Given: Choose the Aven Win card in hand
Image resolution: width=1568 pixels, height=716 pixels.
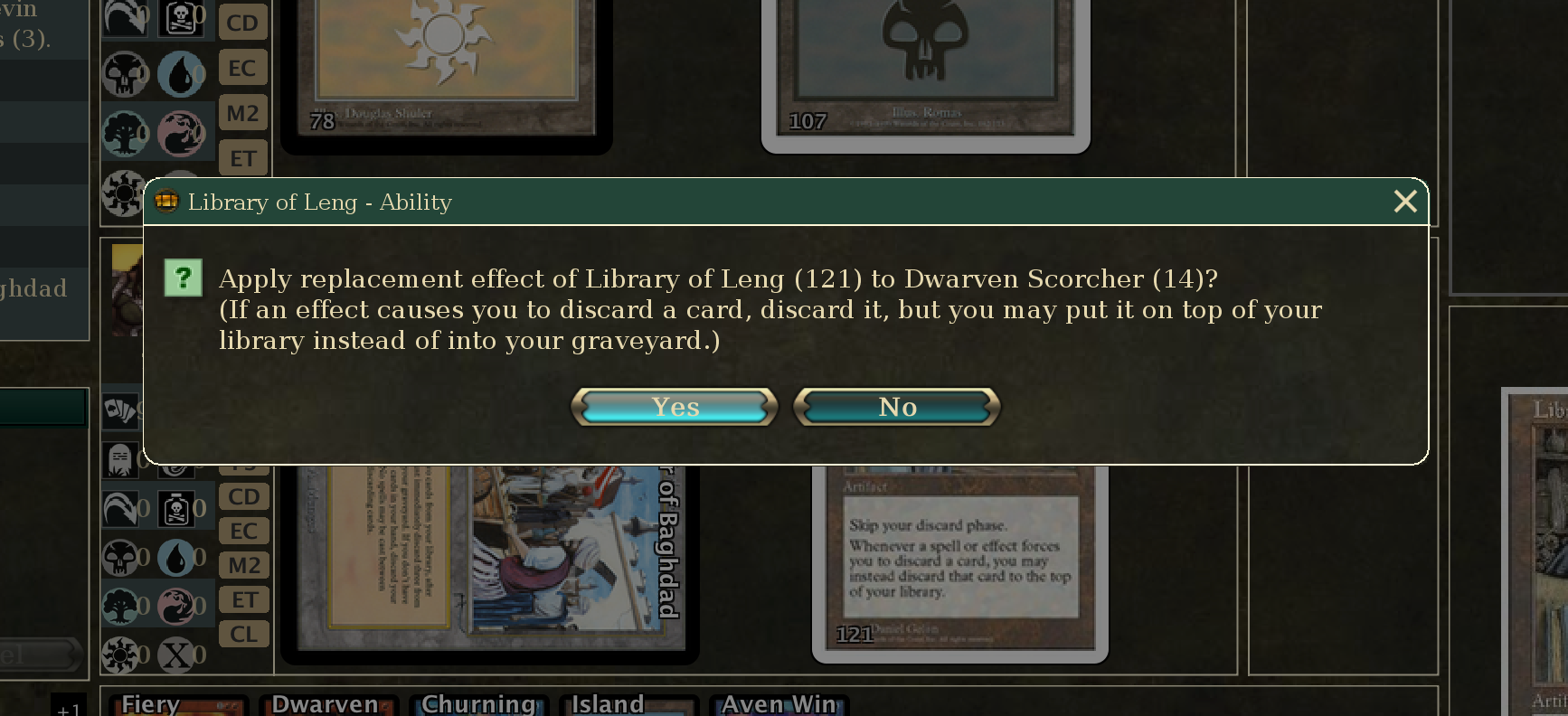Looking at the screenshot, I should [x=779, y=704].
